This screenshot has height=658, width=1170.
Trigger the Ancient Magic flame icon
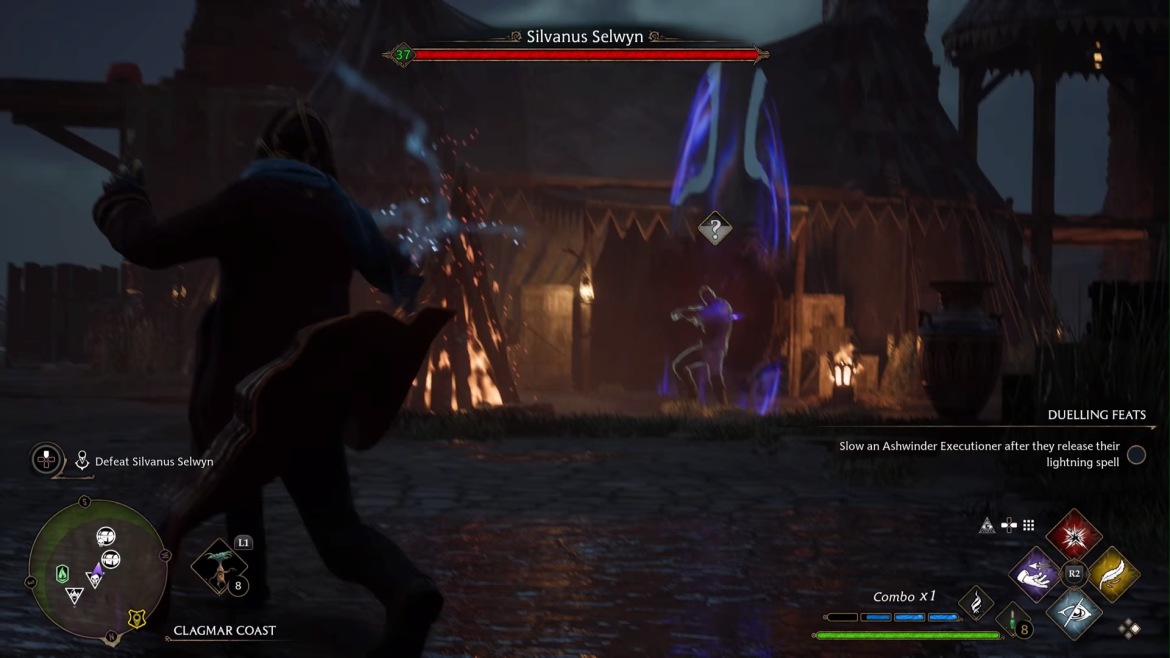click(975, 603)
